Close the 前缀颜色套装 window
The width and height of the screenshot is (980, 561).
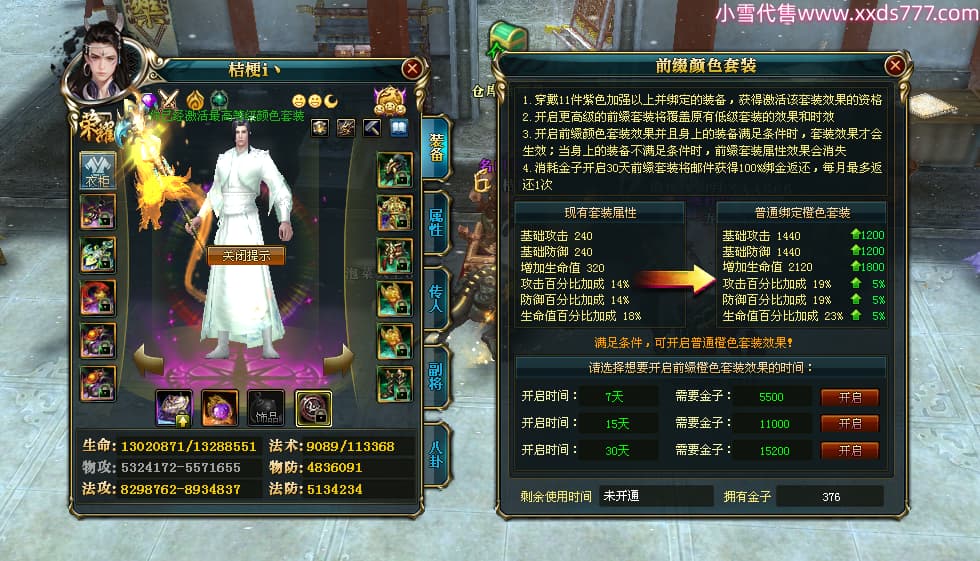click(x=895, y=66)
